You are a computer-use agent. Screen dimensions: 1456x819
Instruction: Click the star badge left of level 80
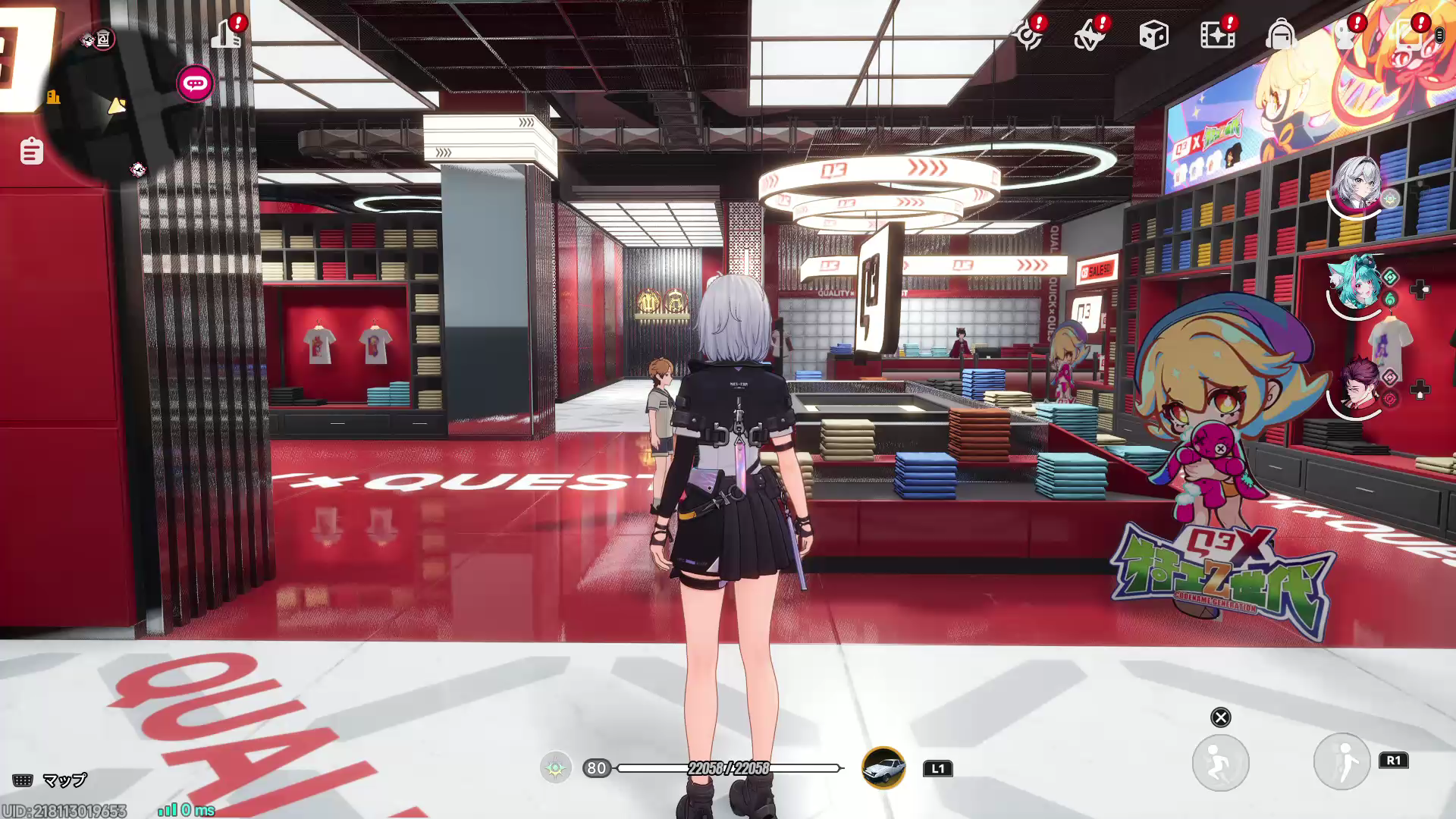(x=556, y=768)
